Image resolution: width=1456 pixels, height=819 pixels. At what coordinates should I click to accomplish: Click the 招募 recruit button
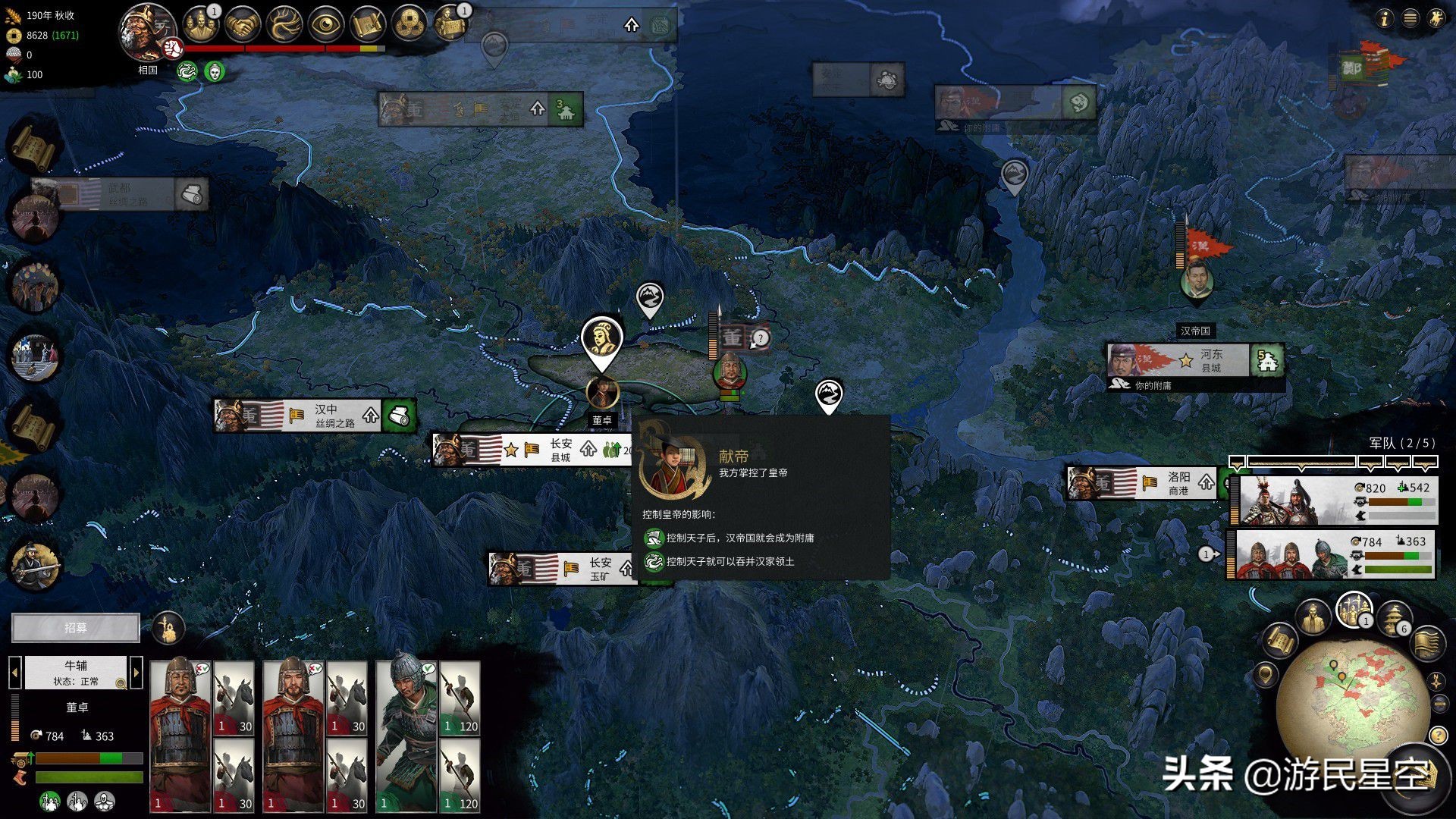click(76, 628)
